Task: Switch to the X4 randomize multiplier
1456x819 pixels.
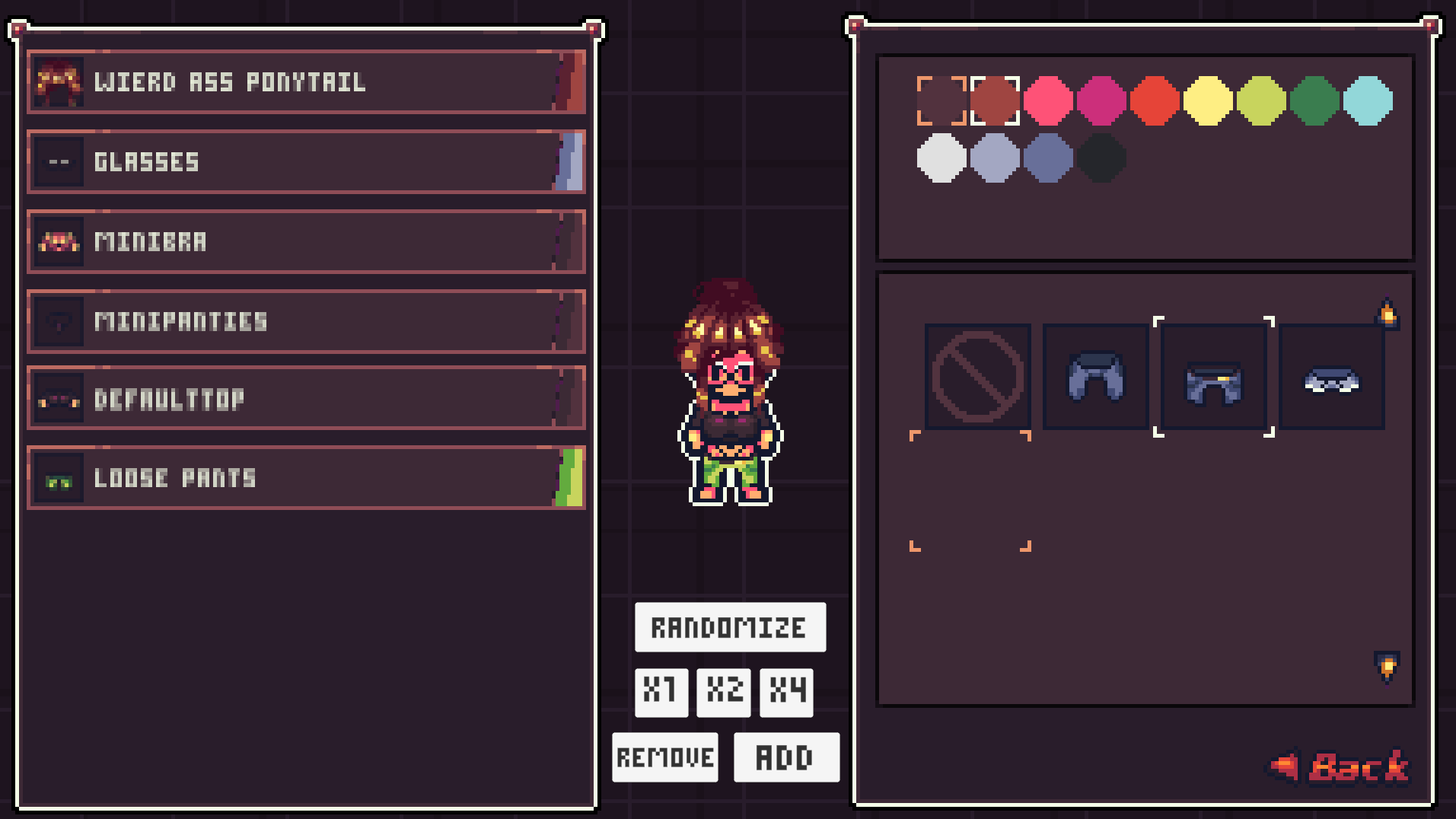Action: click(785, 692)
